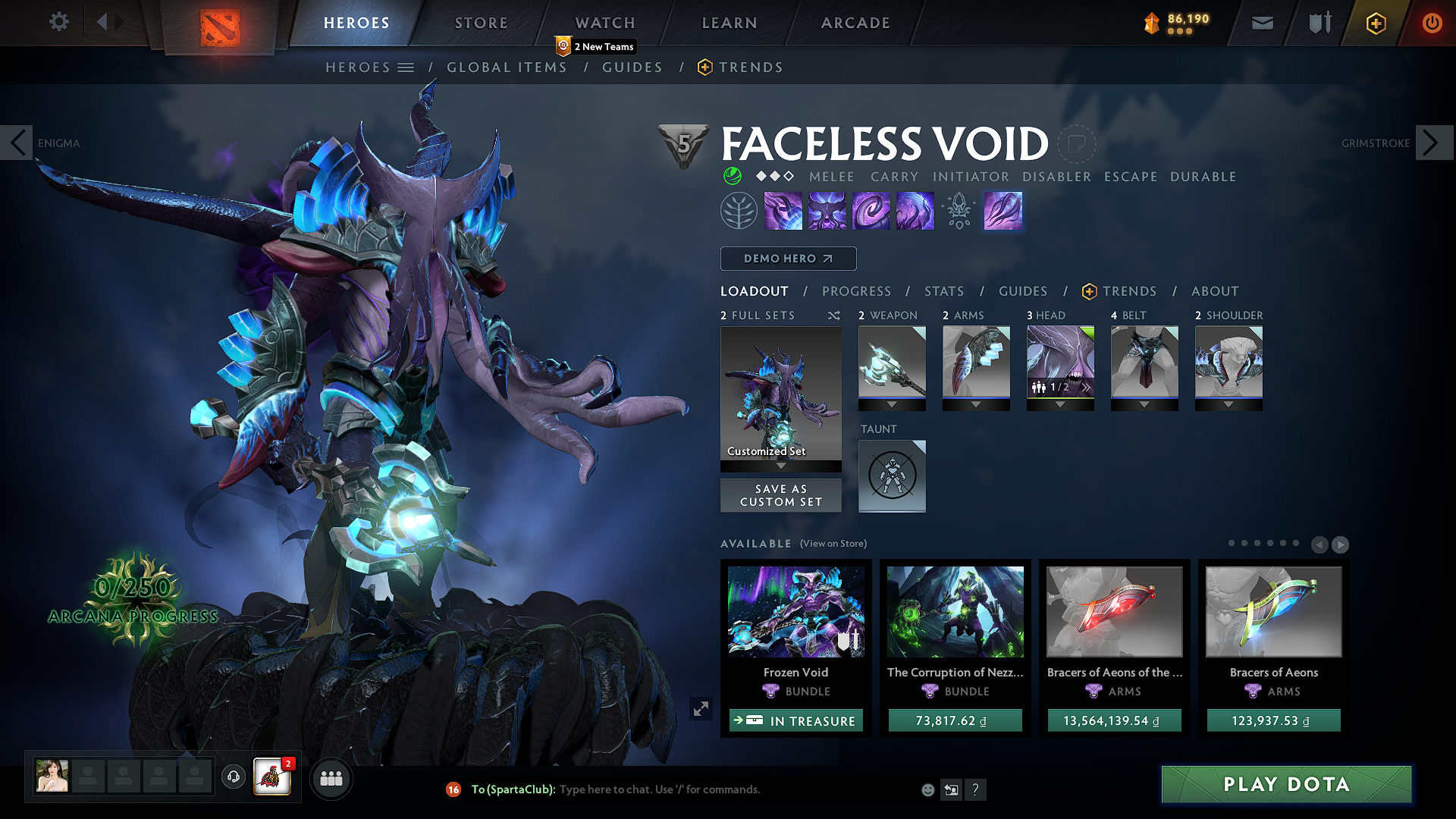Click SAVE AS CUSTOM SET

click(780, 494)
